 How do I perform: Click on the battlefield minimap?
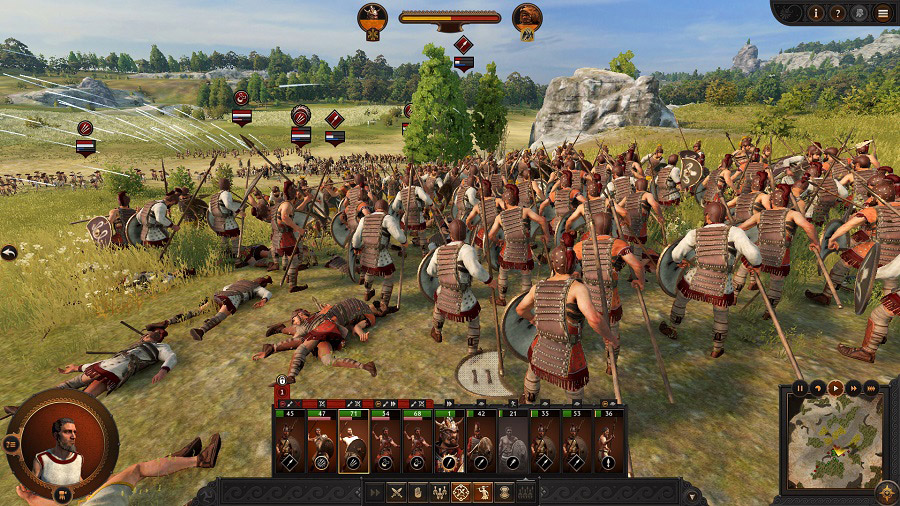(834, 442)
